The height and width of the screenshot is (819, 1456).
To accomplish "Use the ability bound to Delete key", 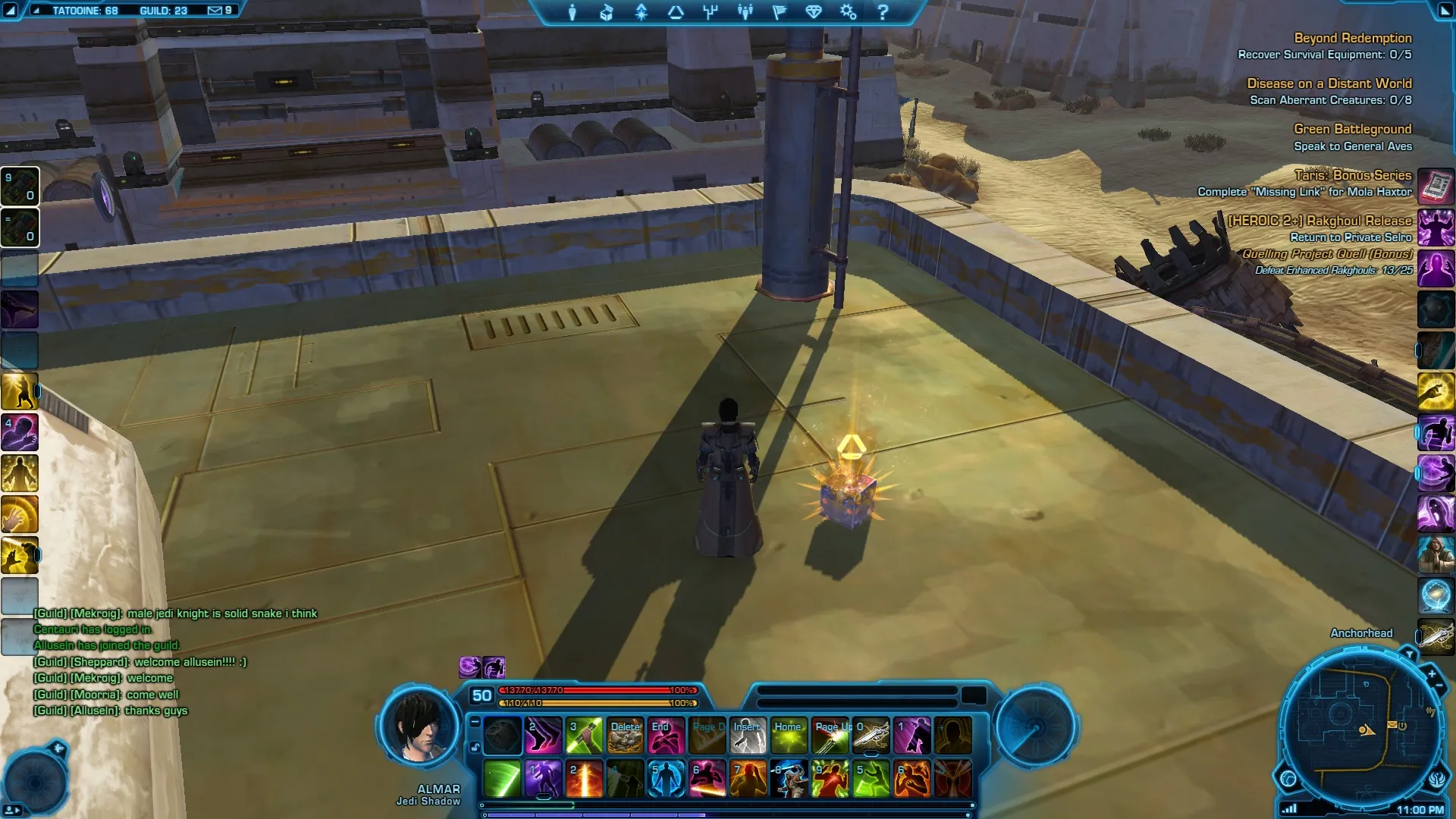I will pos(625,736).
